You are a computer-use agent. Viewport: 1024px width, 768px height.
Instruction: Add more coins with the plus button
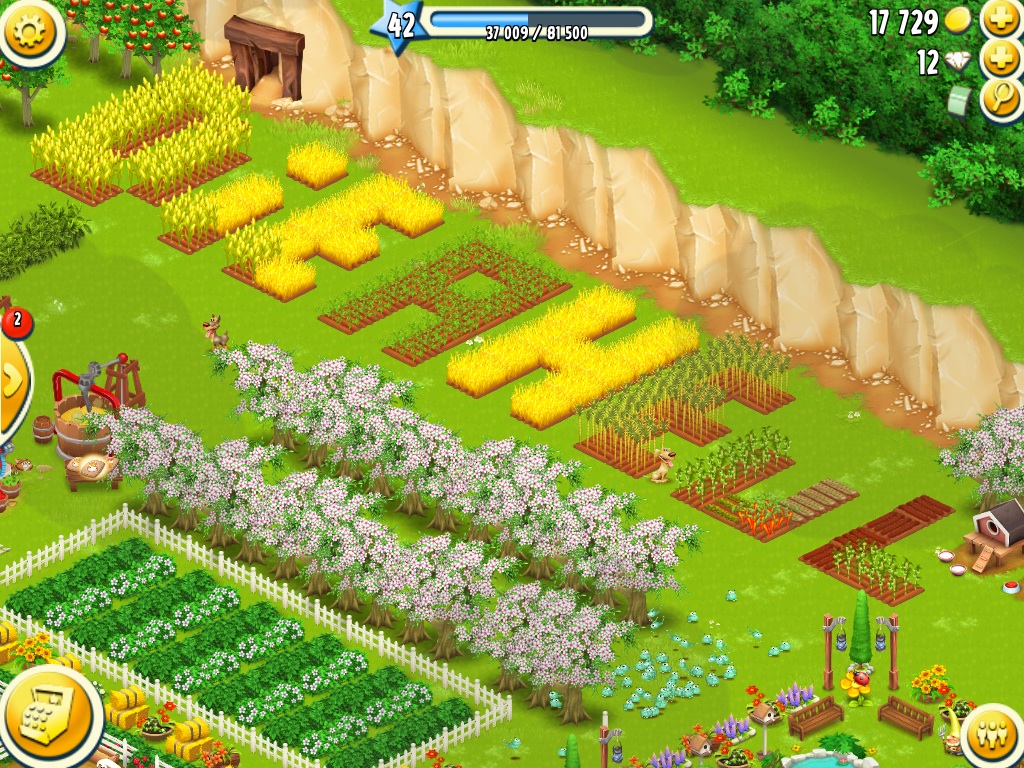tap(1001, 19)
